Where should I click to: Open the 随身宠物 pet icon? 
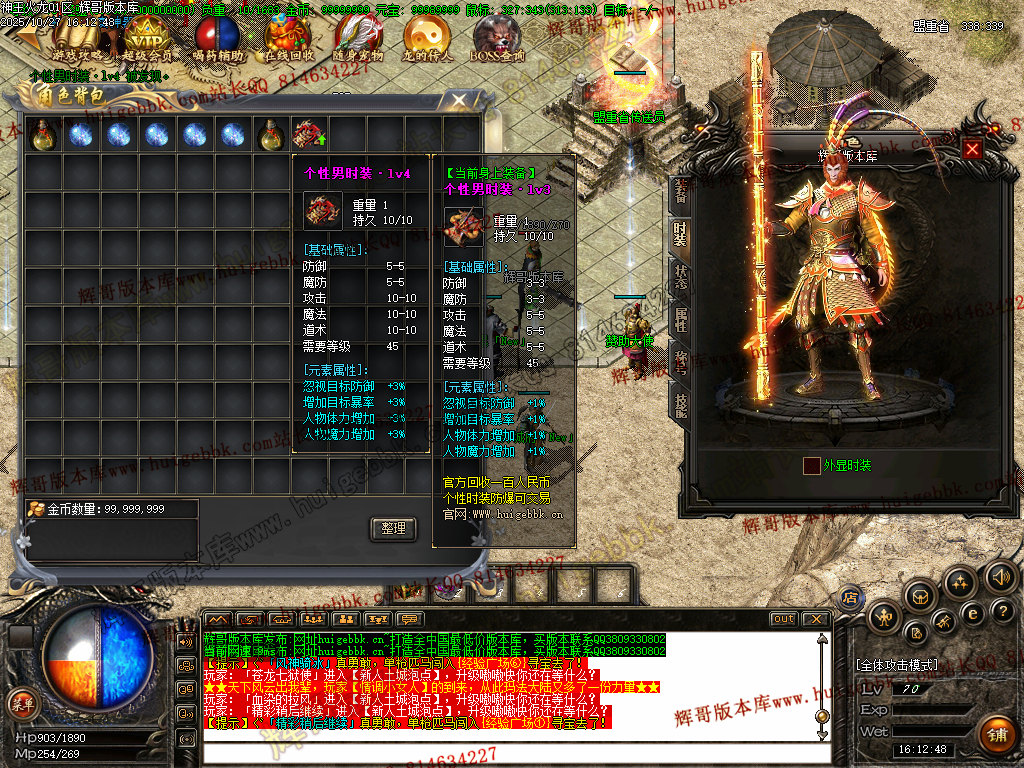[x=357, y=40]
